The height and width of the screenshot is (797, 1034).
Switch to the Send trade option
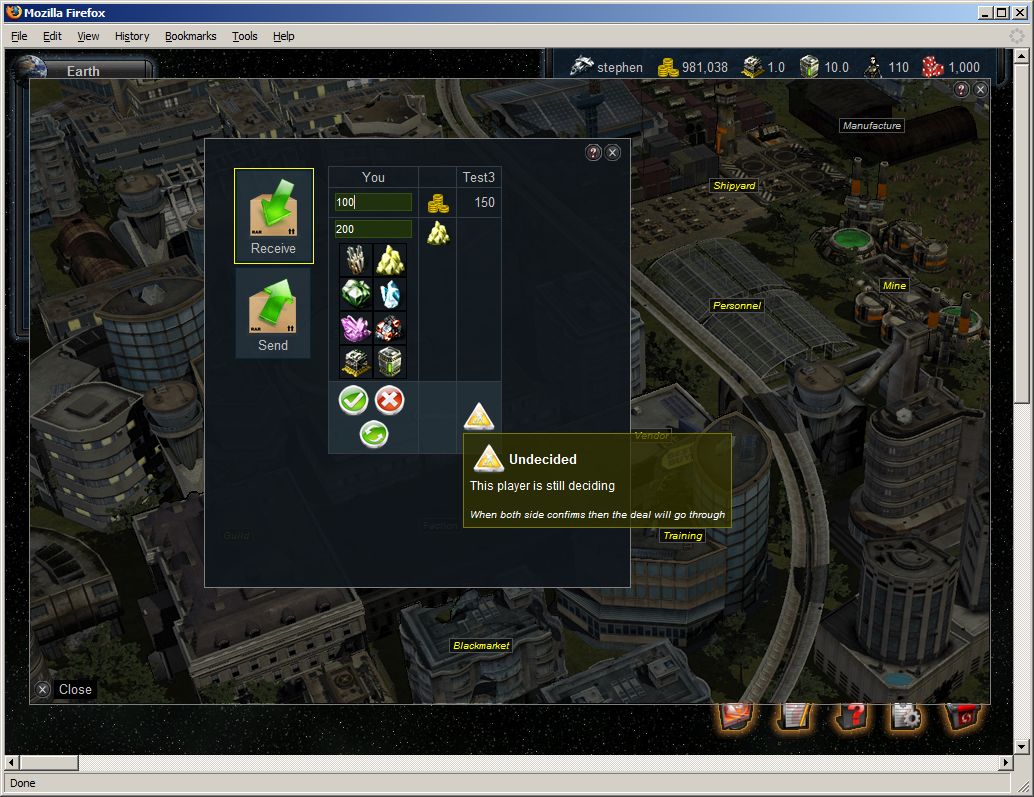point(273,313)
